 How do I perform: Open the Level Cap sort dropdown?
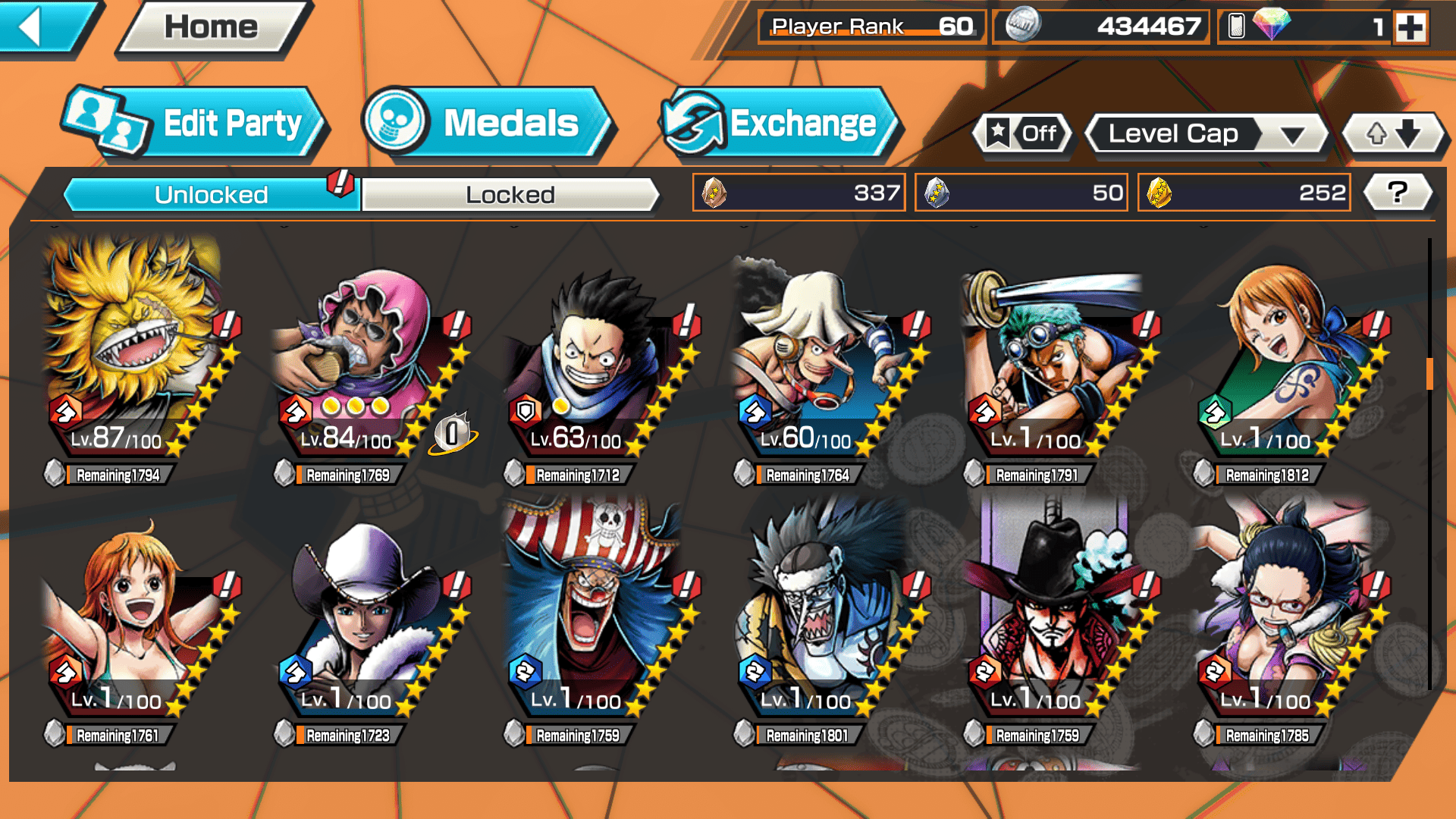[1206, 134]
